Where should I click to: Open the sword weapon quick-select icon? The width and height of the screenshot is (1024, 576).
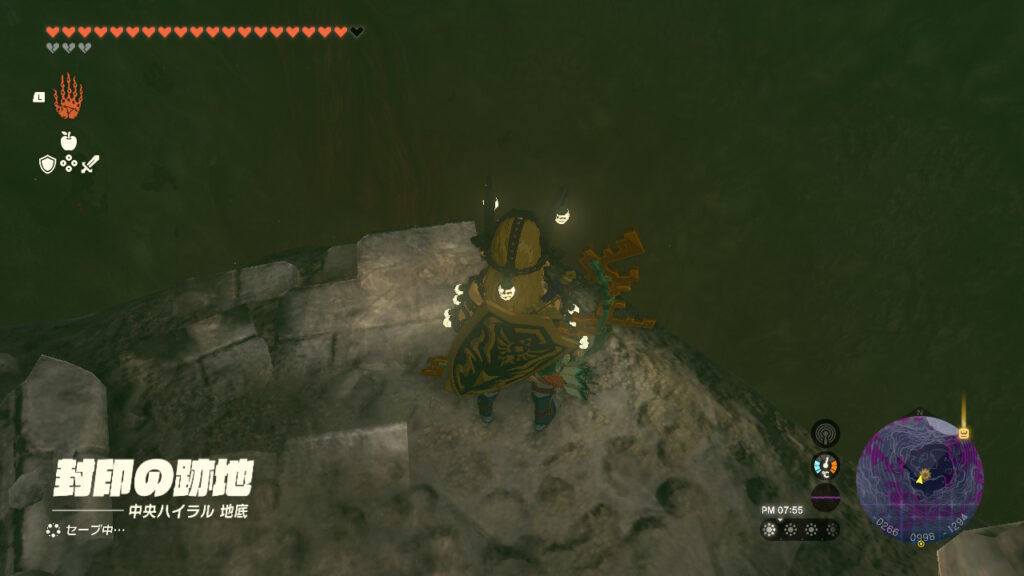(90, 164)
